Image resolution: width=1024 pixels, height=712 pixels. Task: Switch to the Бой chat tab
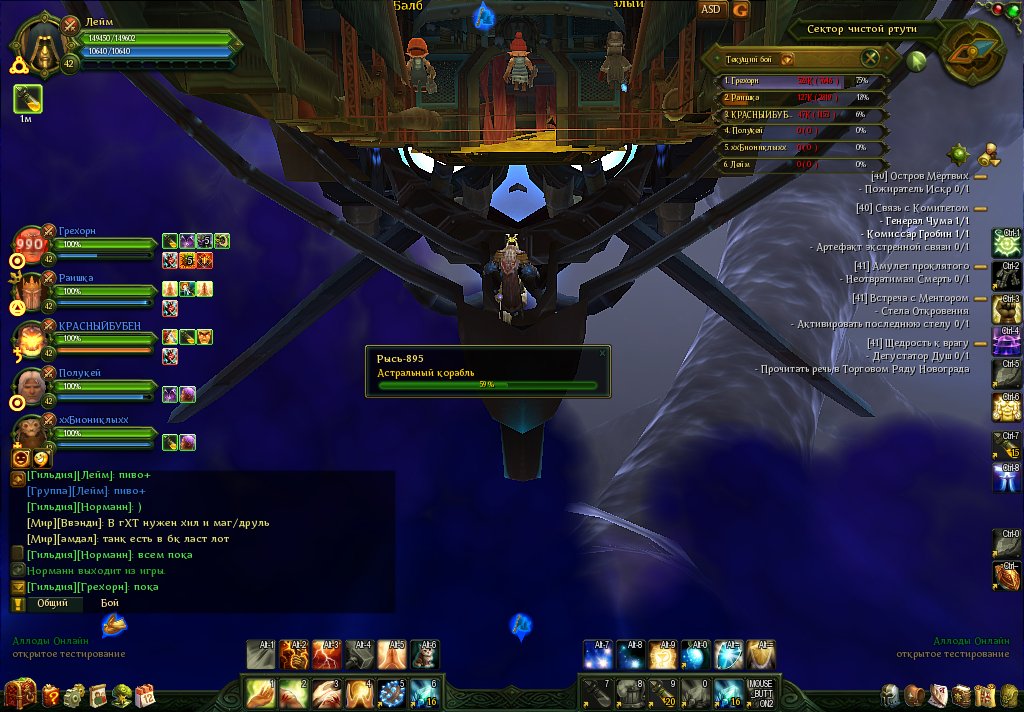pos(110,603)
